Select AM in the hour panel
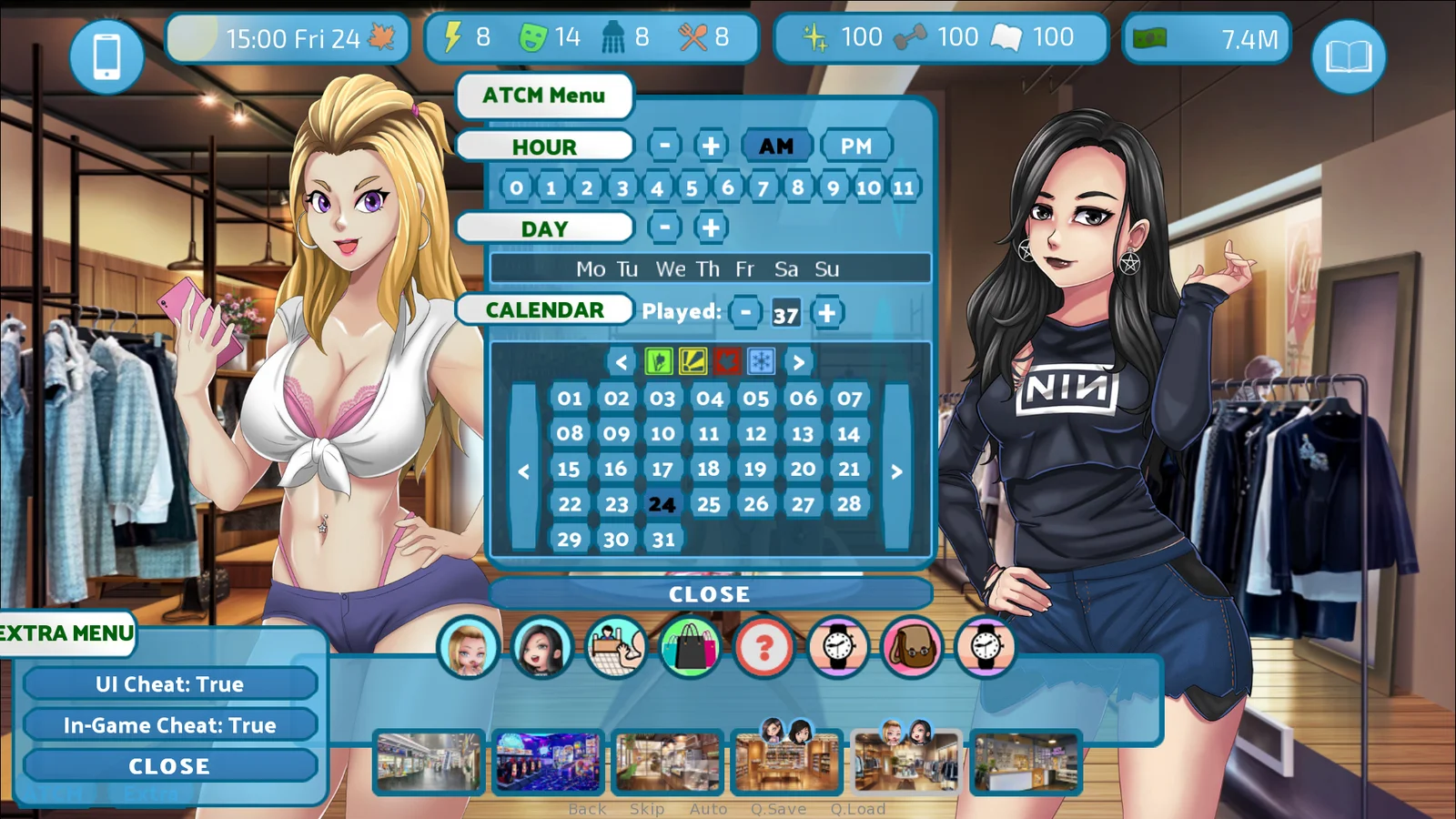 776,146
